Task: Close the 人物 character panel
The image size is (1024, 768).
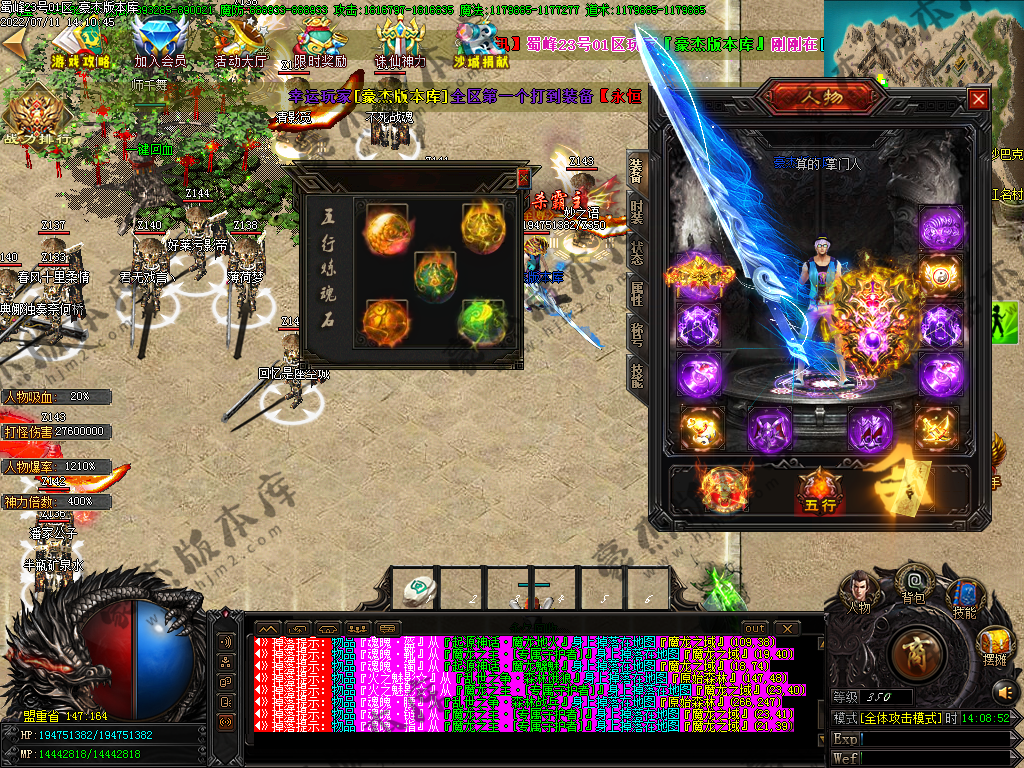Action: click(x=978, y=99)
